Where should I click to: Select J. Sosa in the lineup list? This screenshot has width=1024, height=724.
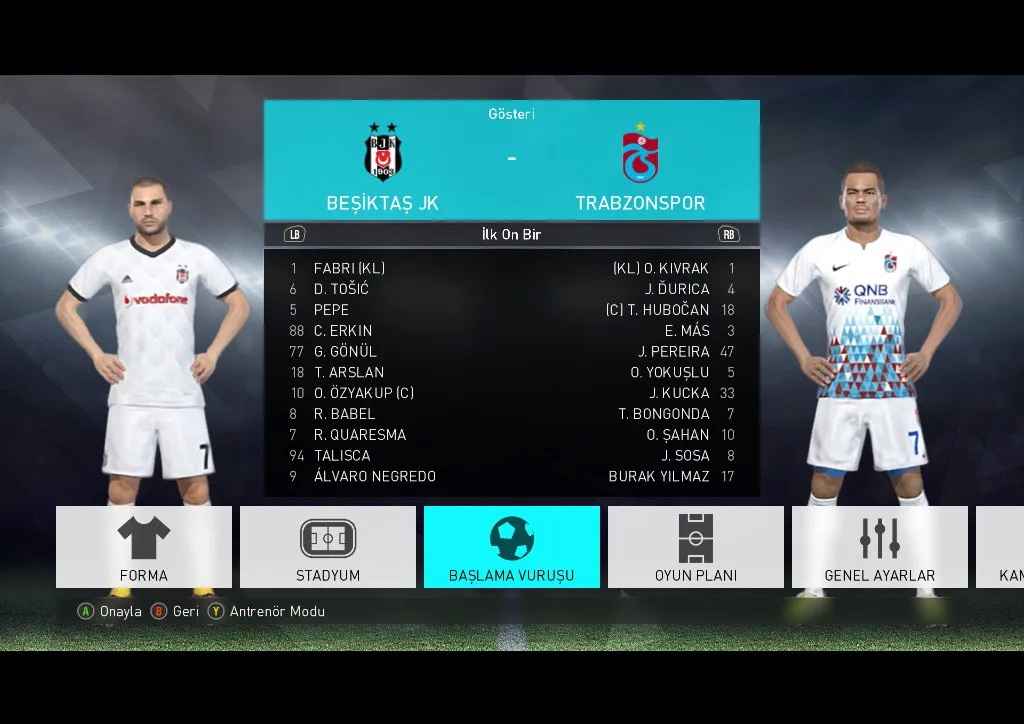(x=685, y=456)
